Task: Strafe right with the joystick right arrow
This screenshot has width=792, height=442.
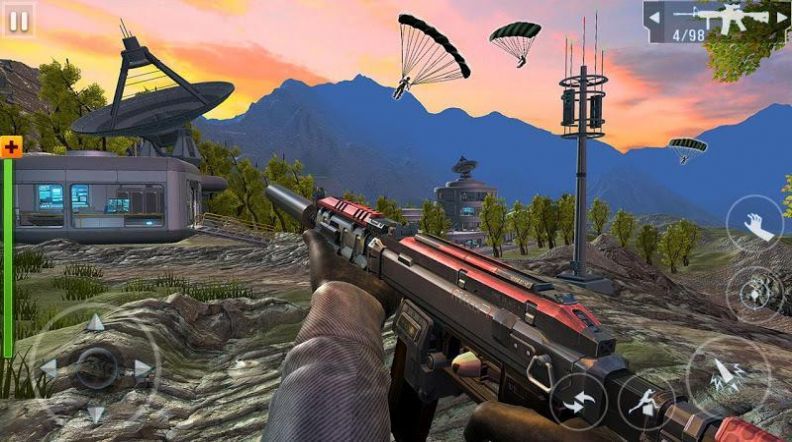Action: coord(143,368)
